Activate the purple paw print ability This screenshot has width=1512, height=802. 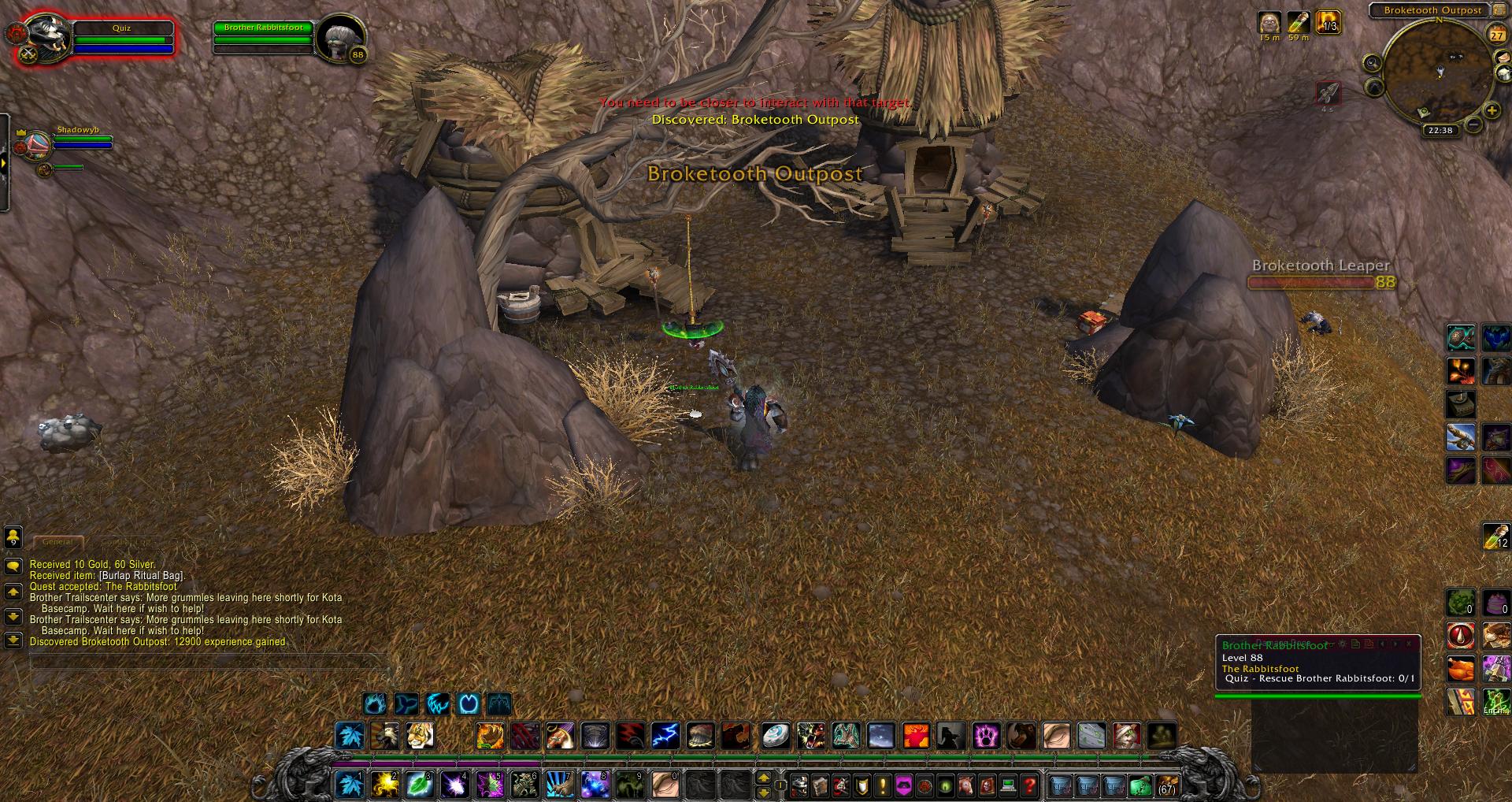coord(986,736)
